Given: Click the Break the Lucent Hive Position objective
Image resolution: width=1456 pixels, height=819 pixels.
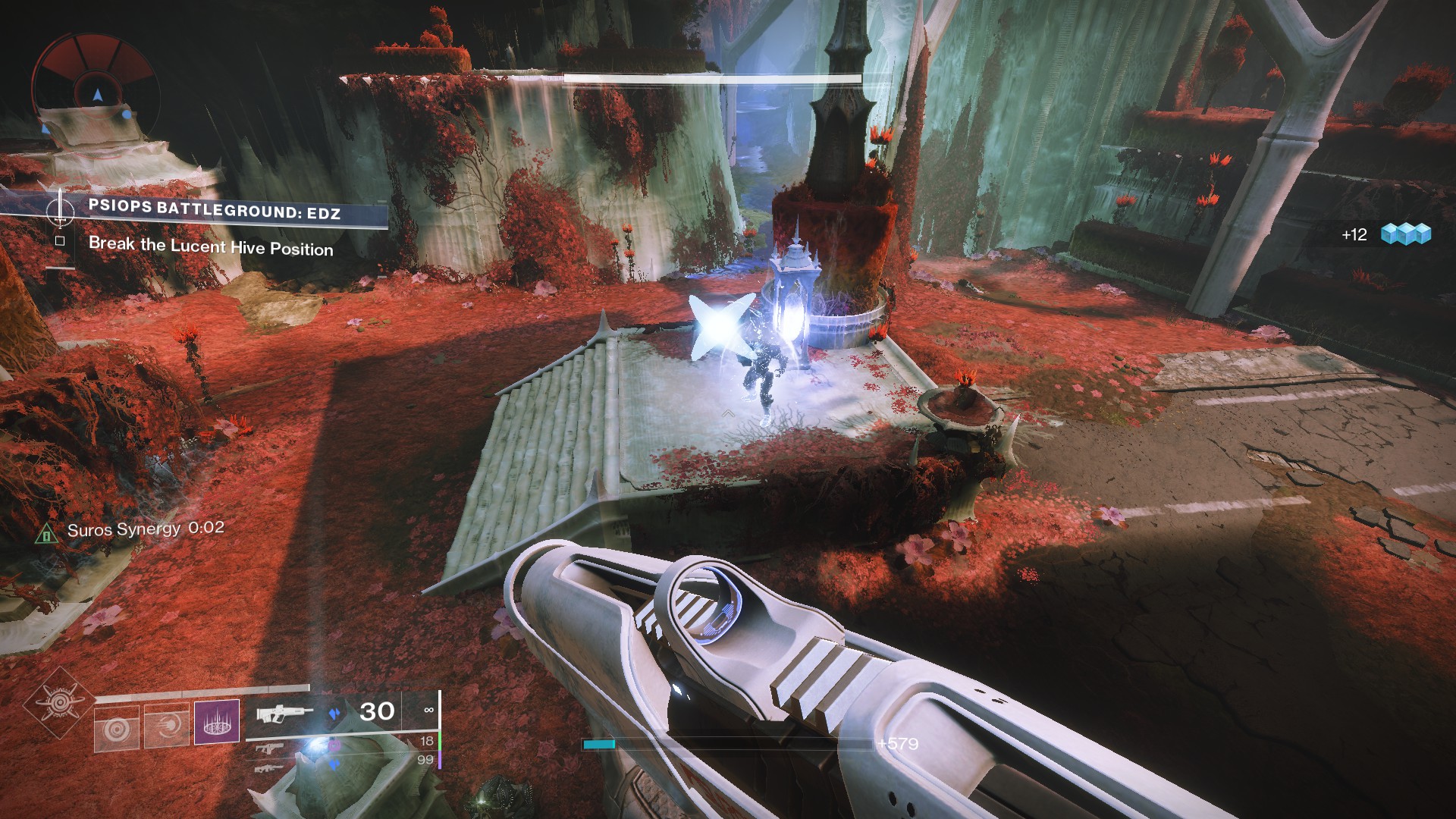Looking at the screenshot, I should [211, 246].
